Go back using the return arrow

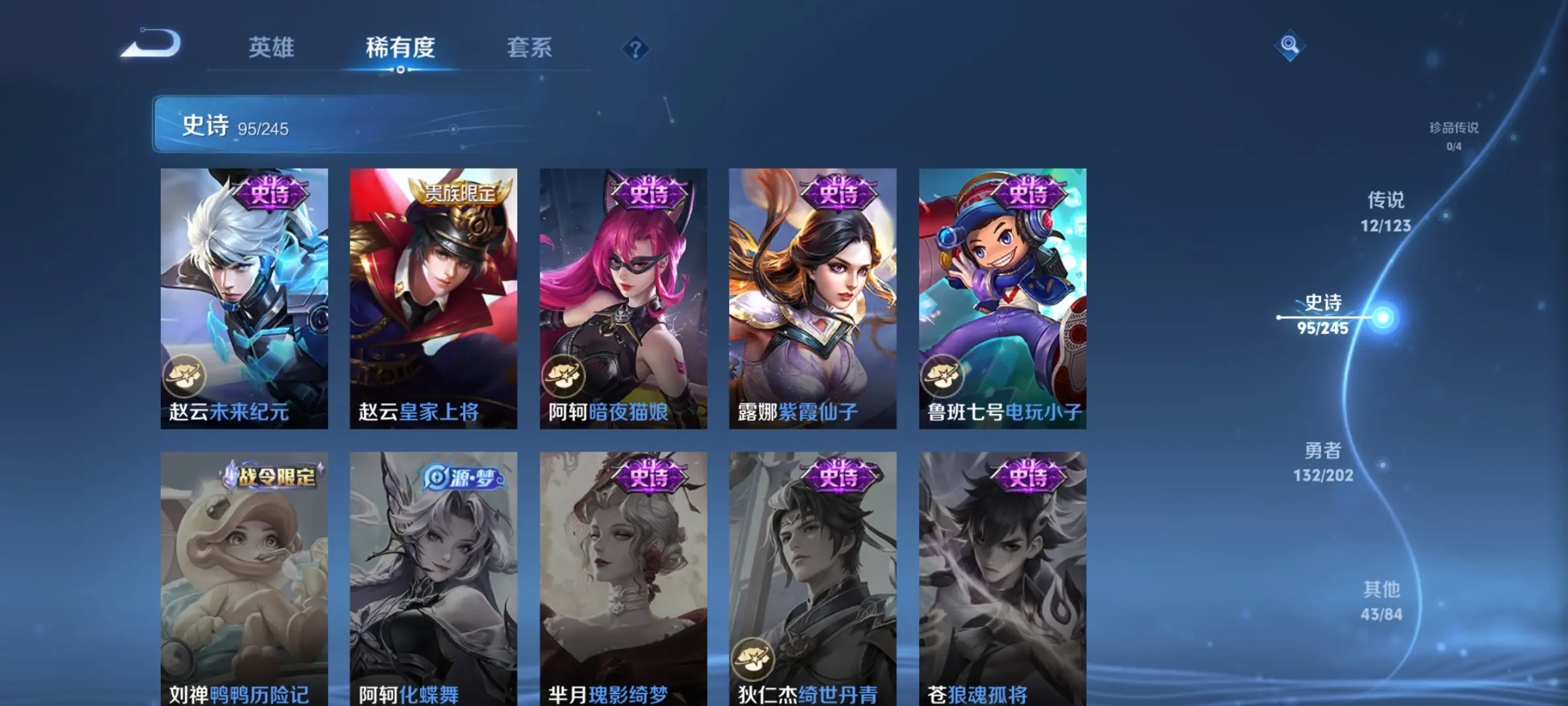(152, 44)
